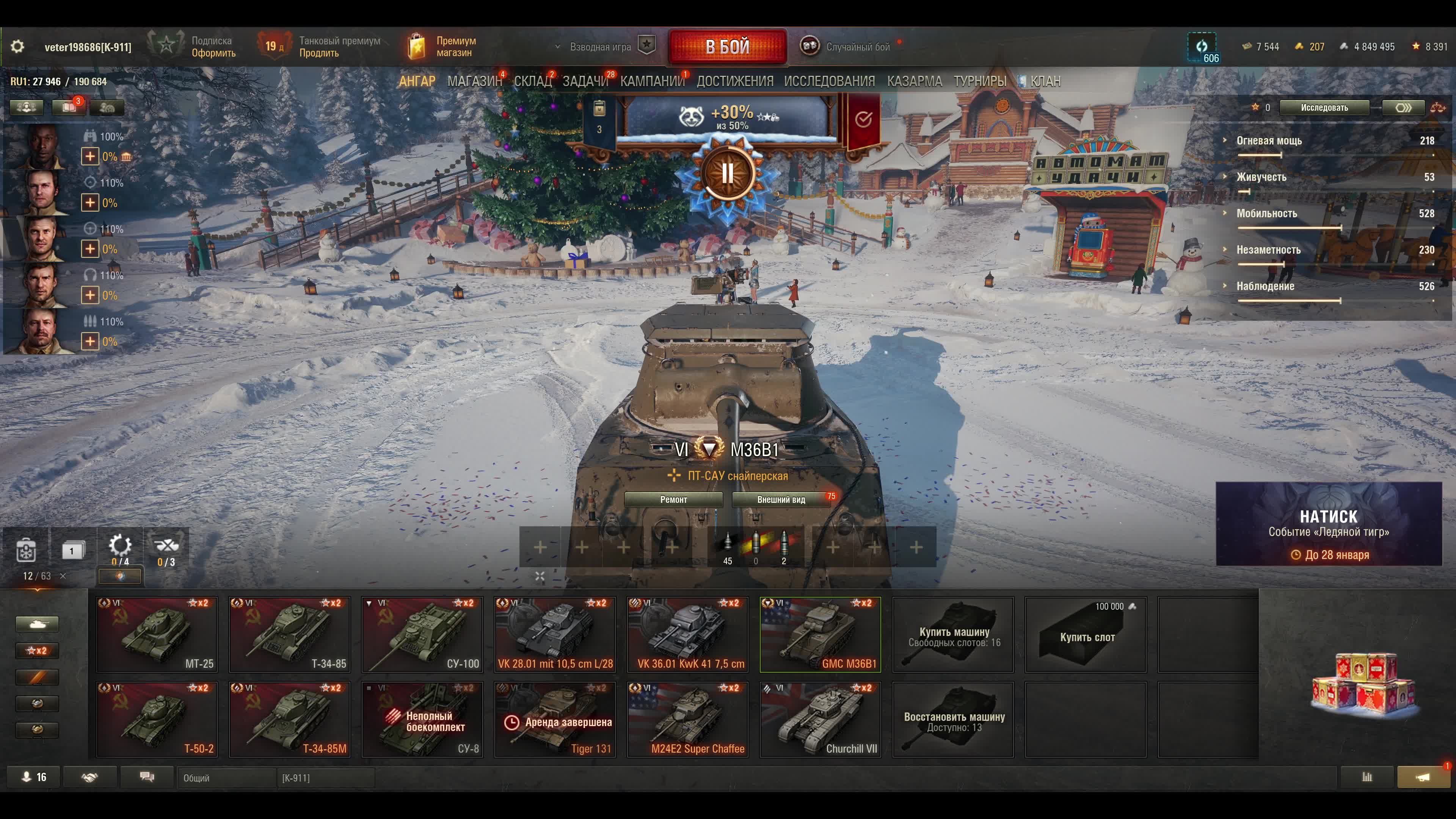
Task: Open the Восстановить машину tile
Action: pyautogui.click(x=953, y=719)
